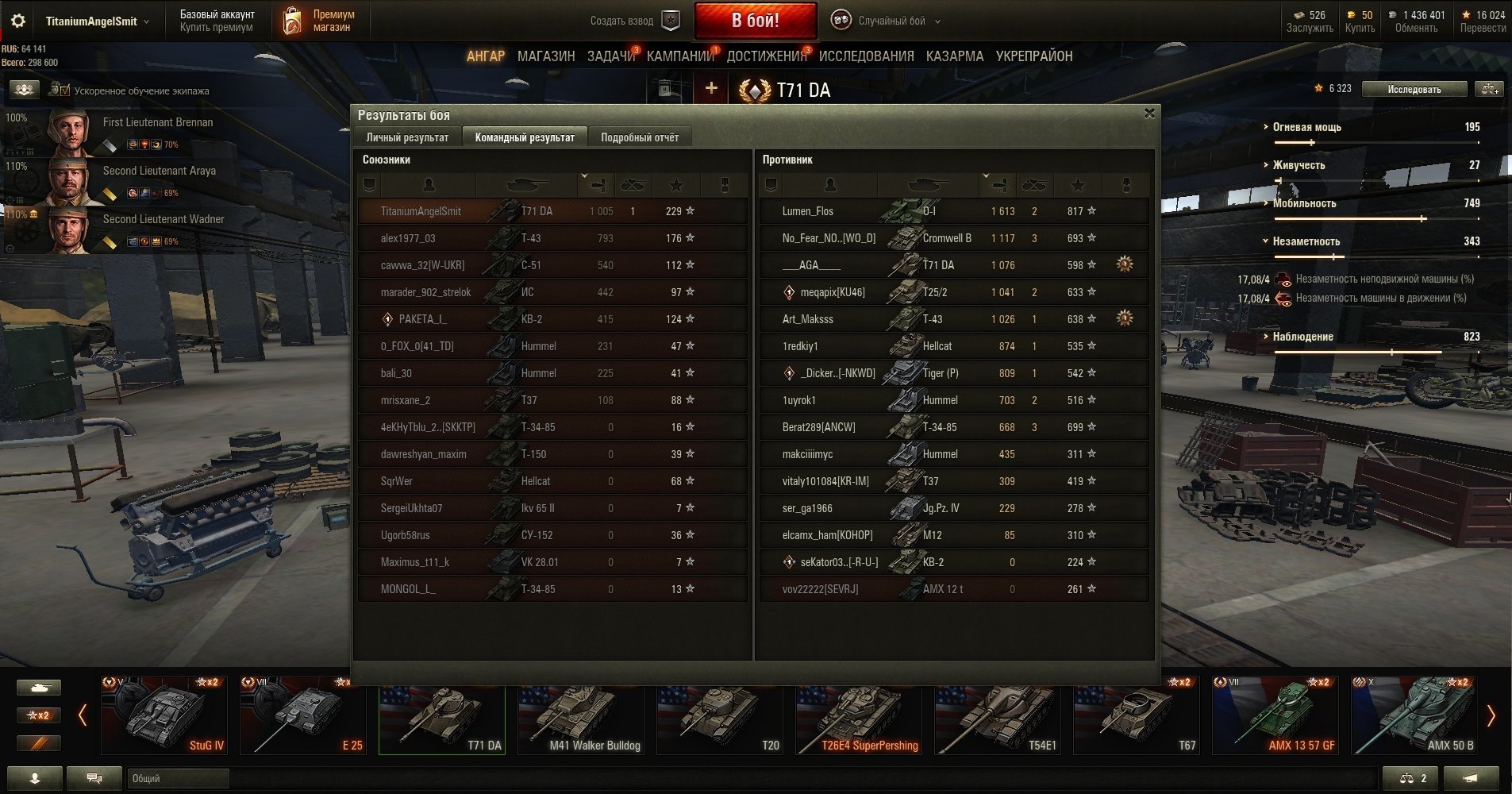Switch to the Личный результат tab
Image resolution: width=1512 pixels, height=794 pixels.
pyautogui.click(x=407, y=137)
